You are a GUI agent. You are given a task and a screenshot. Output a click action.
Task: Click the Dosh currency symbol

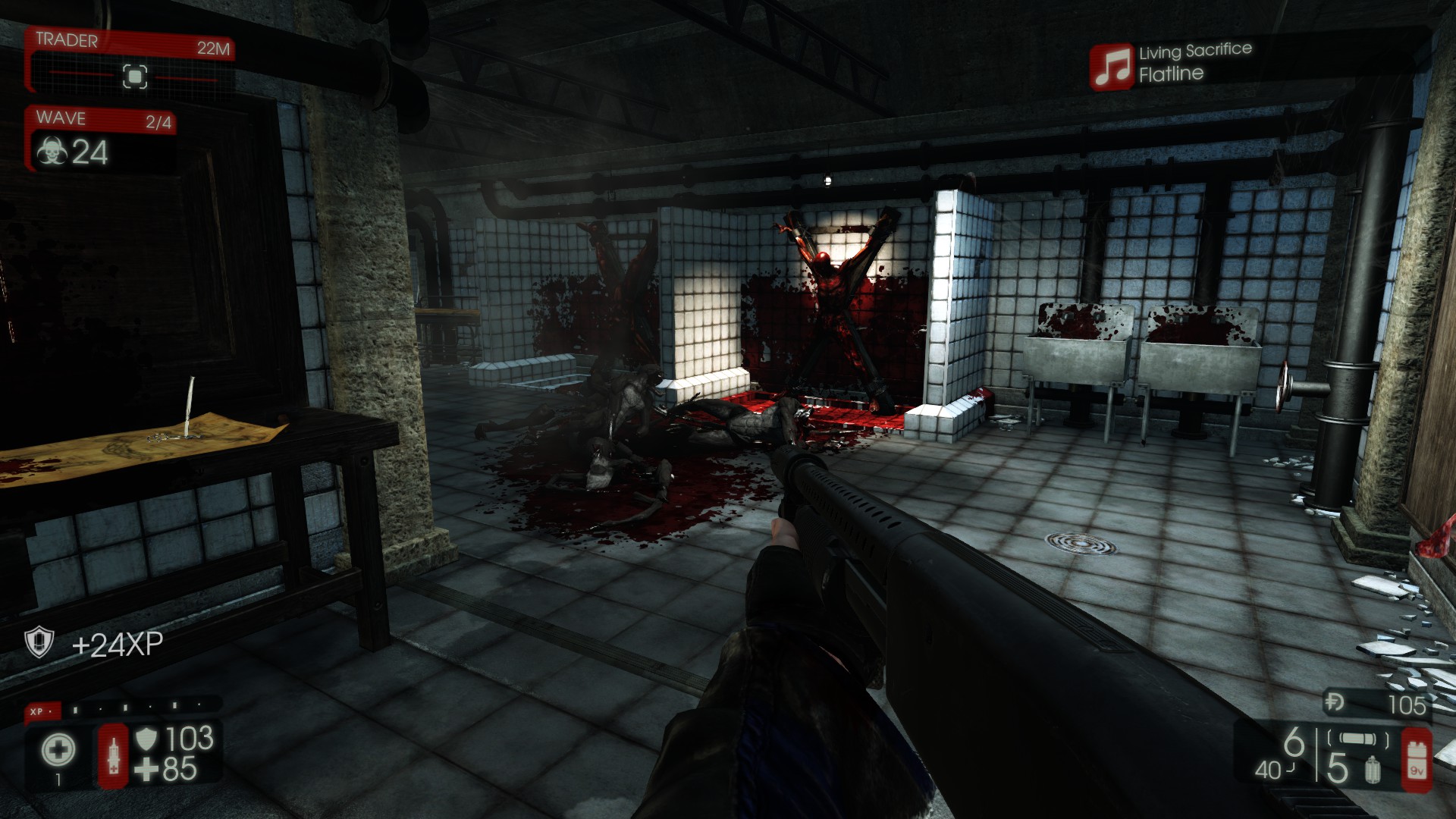pos(1335,704)
